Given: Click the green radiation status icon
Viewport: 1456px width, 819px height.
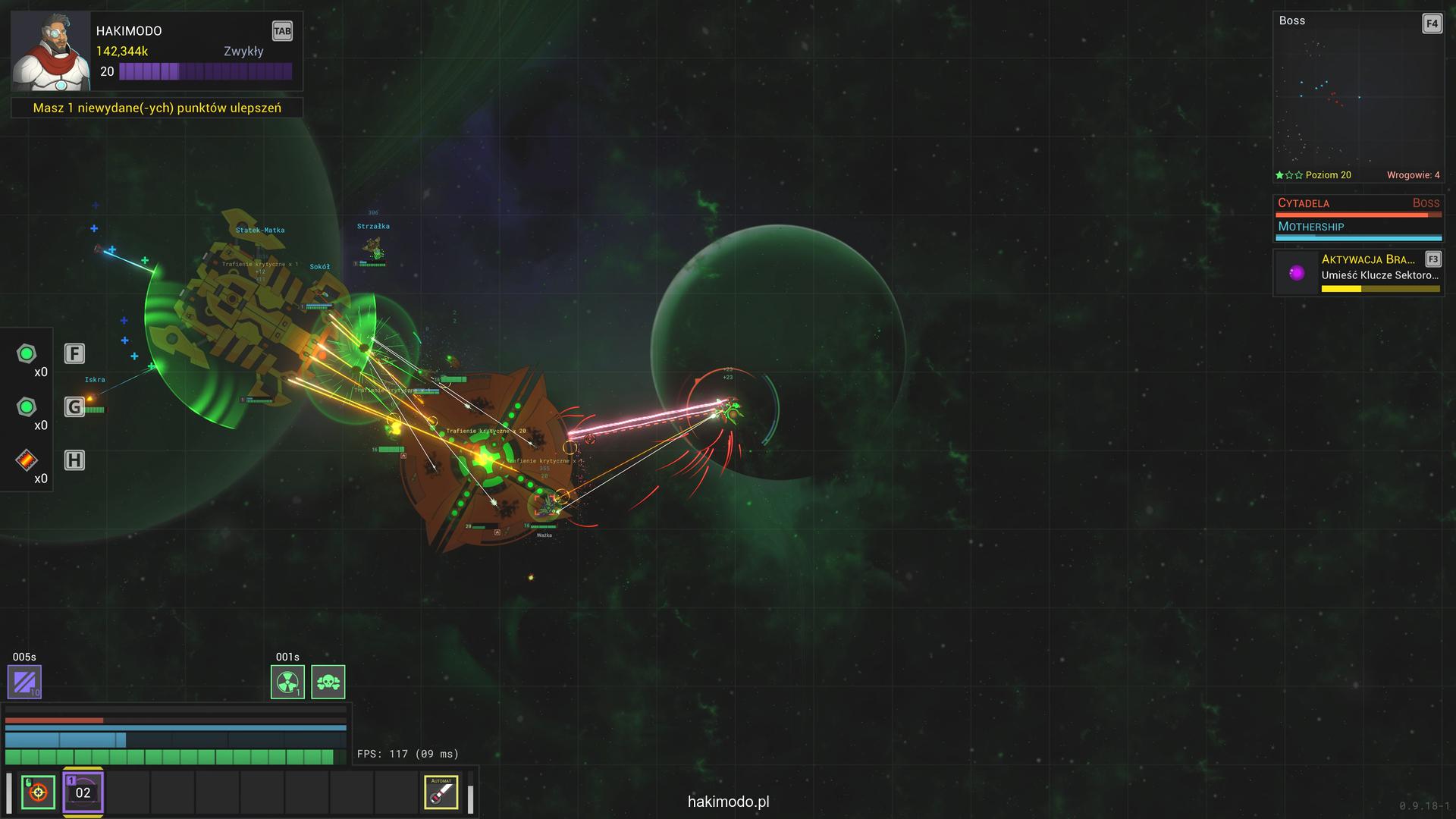Looking at the screenshot, I should point(287,682).
